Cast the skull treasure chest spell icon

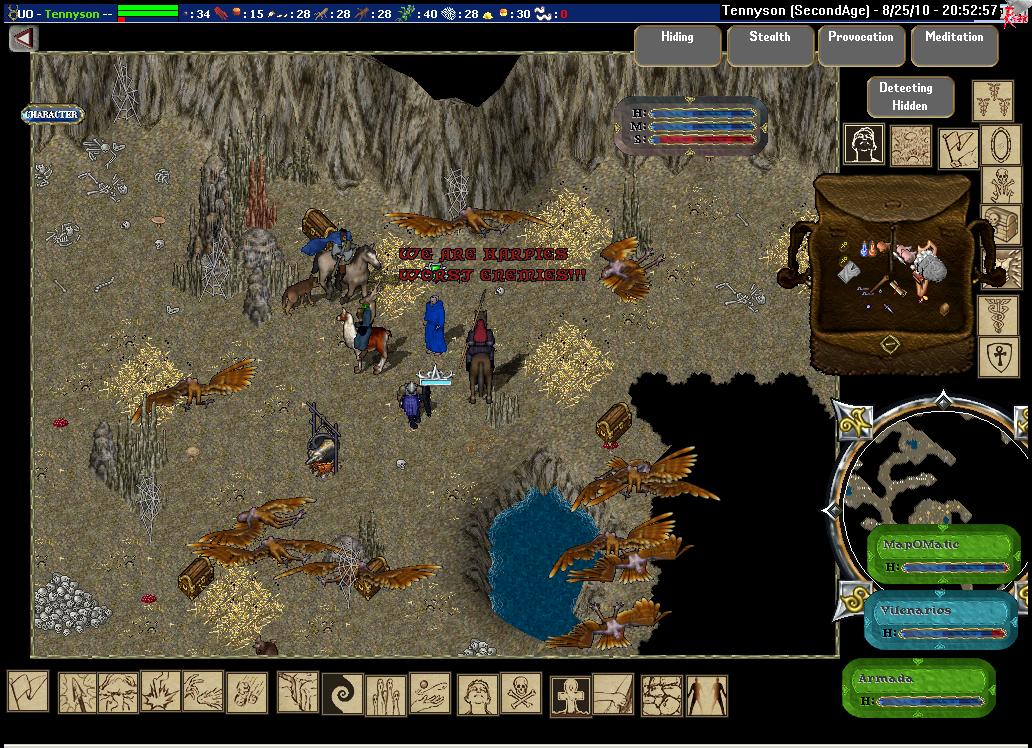pos(1000,222)
